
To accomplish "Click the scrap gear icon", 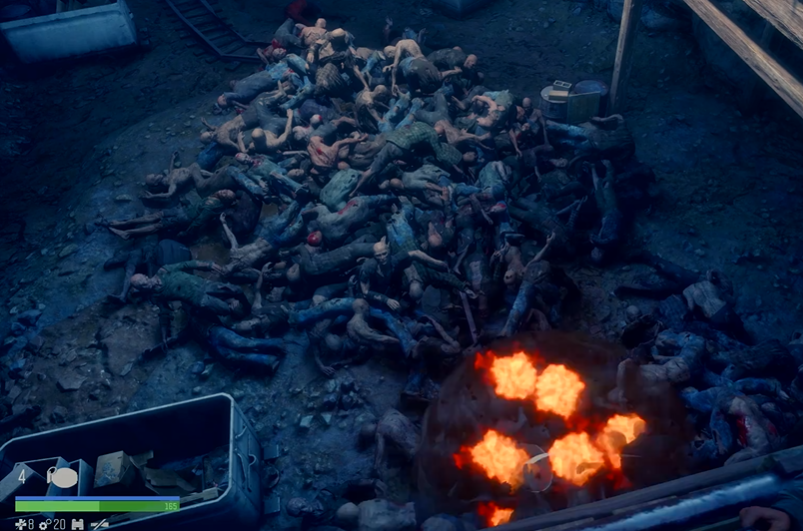I will tap(45, 524).
